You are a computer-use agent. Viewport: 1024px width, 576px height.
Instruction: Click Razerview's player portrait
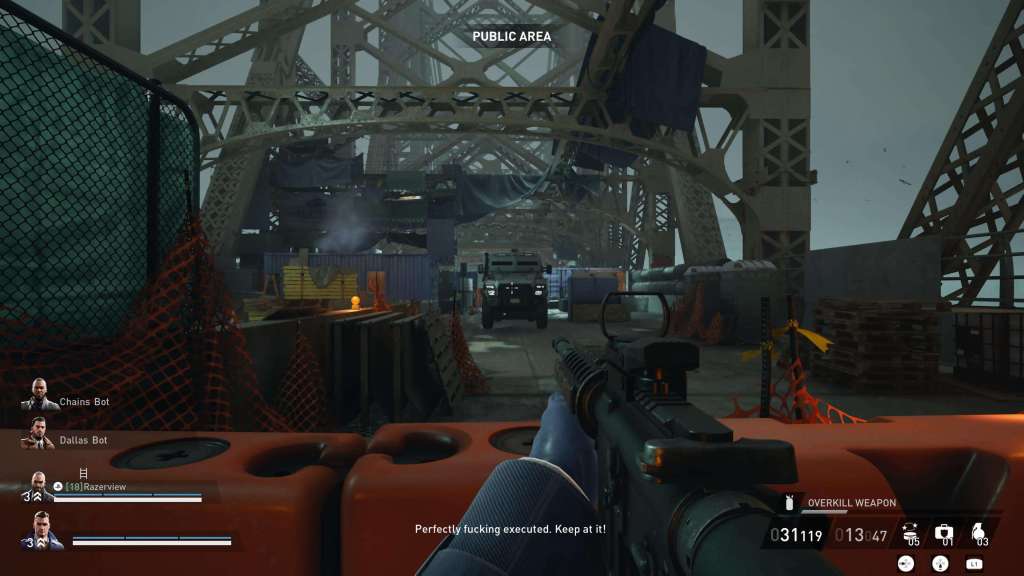click(38, 485)
